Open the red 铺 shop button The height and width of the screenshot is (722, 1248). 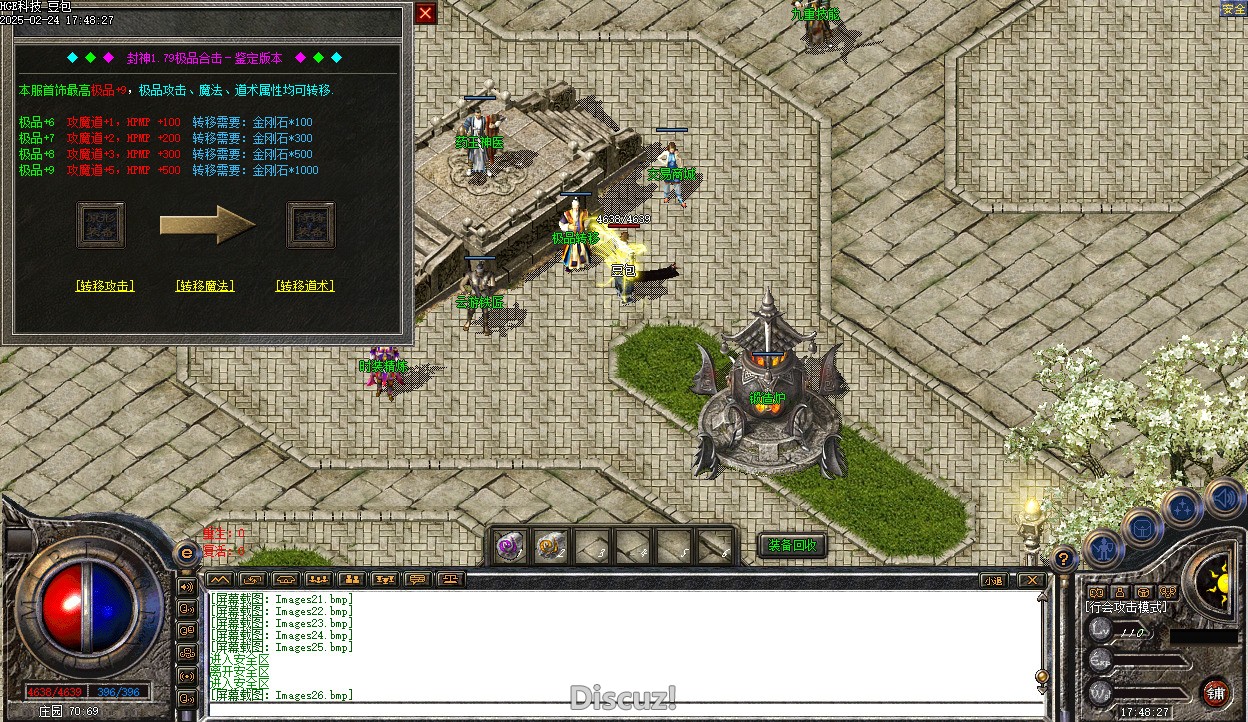tap(1216, 693)
